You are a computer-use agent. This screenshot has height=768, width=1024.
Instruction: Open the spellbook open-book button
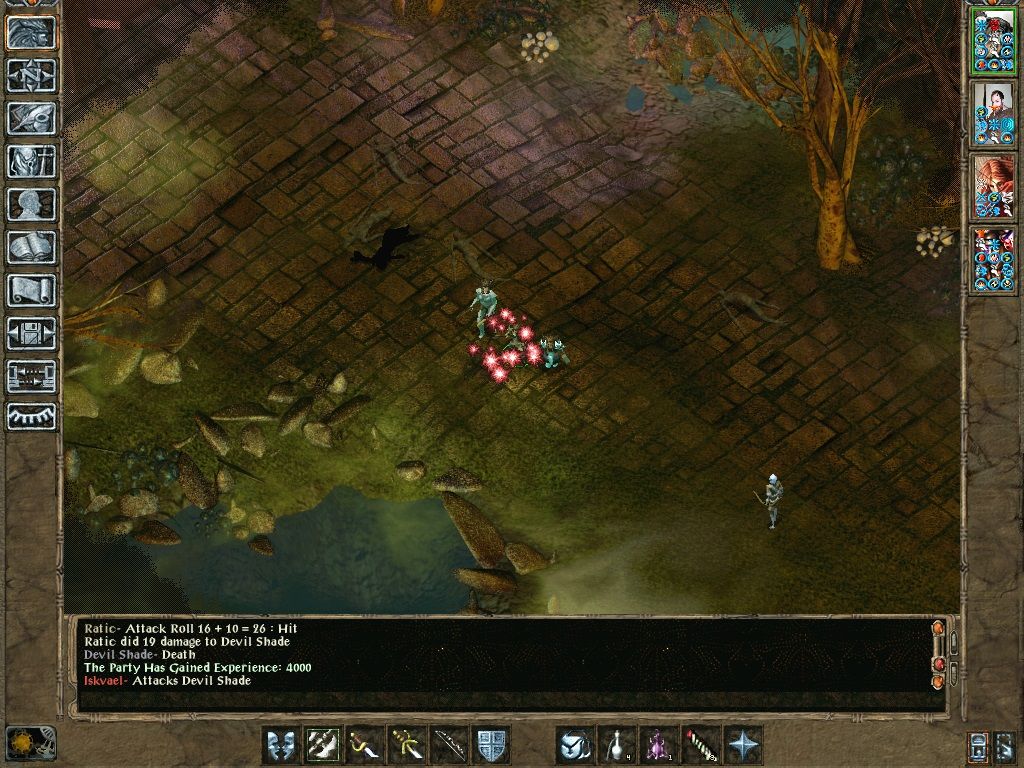[31, 247]
